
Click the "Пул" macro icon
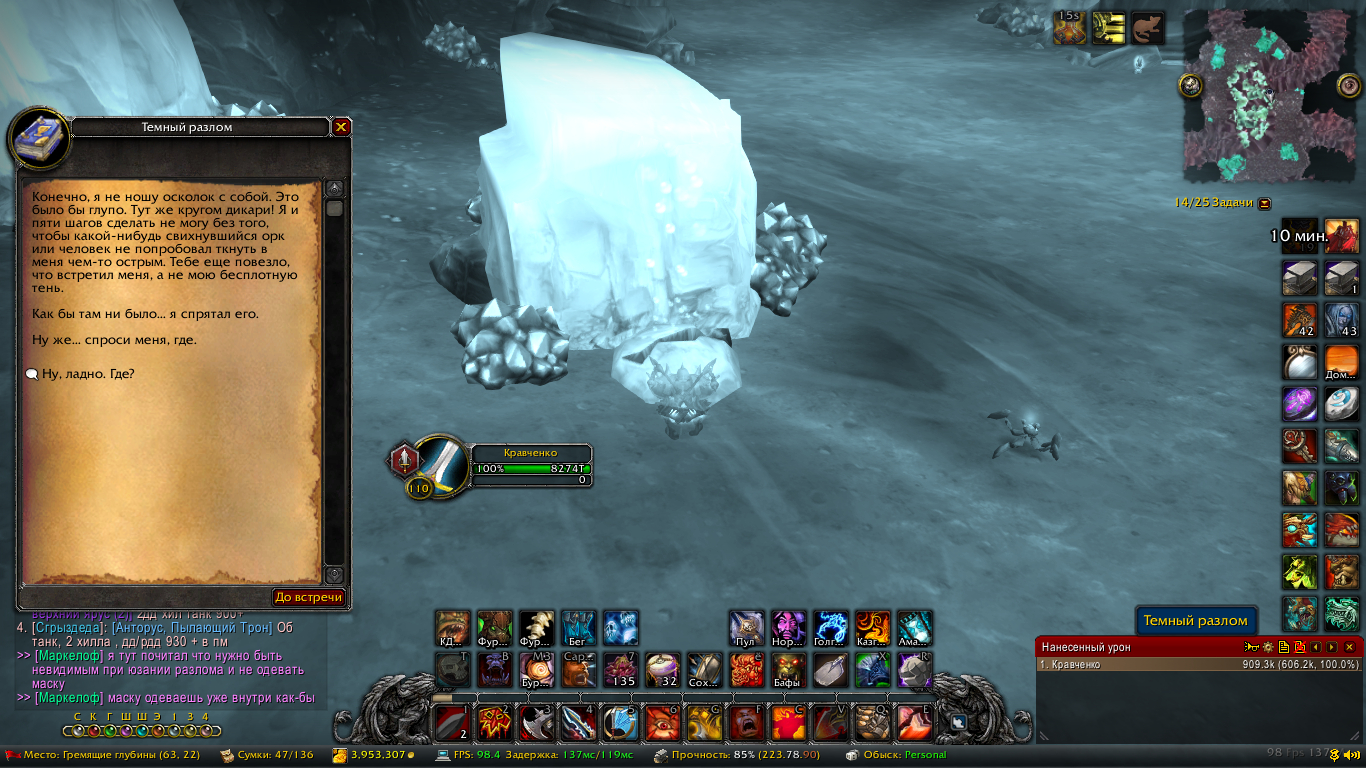pyautogui.click(x=746, y=628)
